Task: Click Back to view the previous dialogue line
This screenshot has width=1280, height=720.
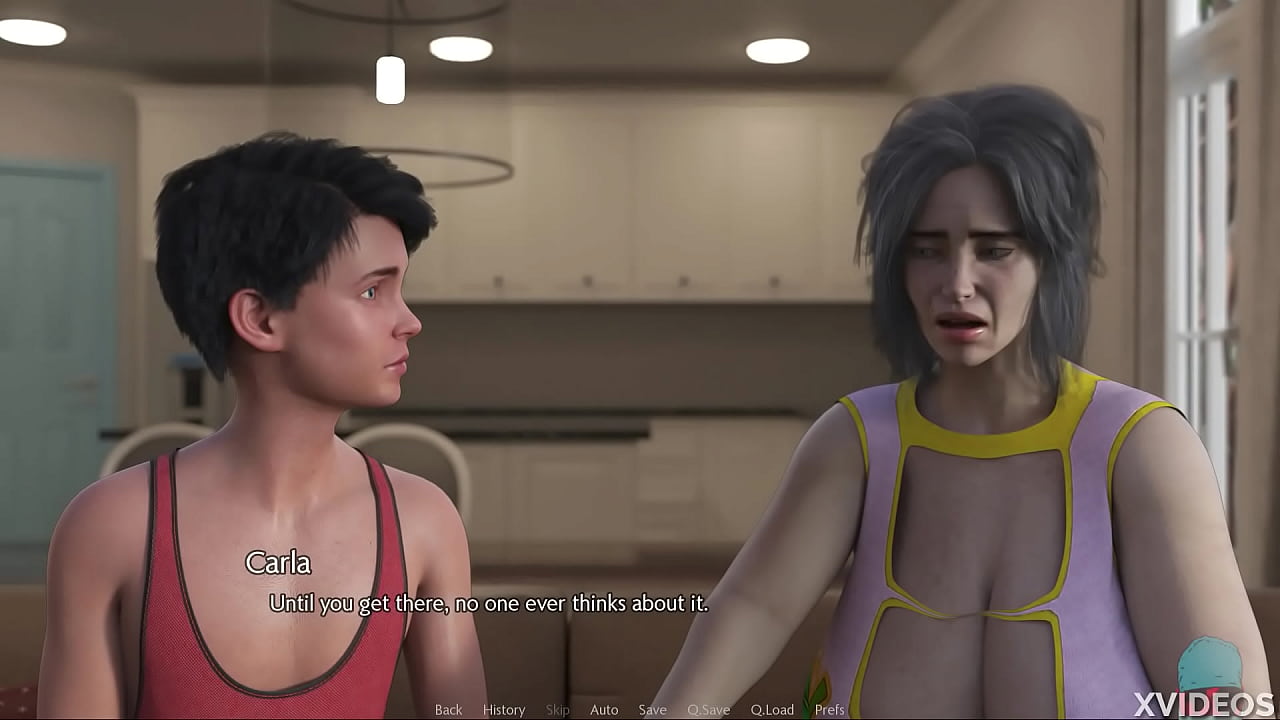Action: (447, 709)
